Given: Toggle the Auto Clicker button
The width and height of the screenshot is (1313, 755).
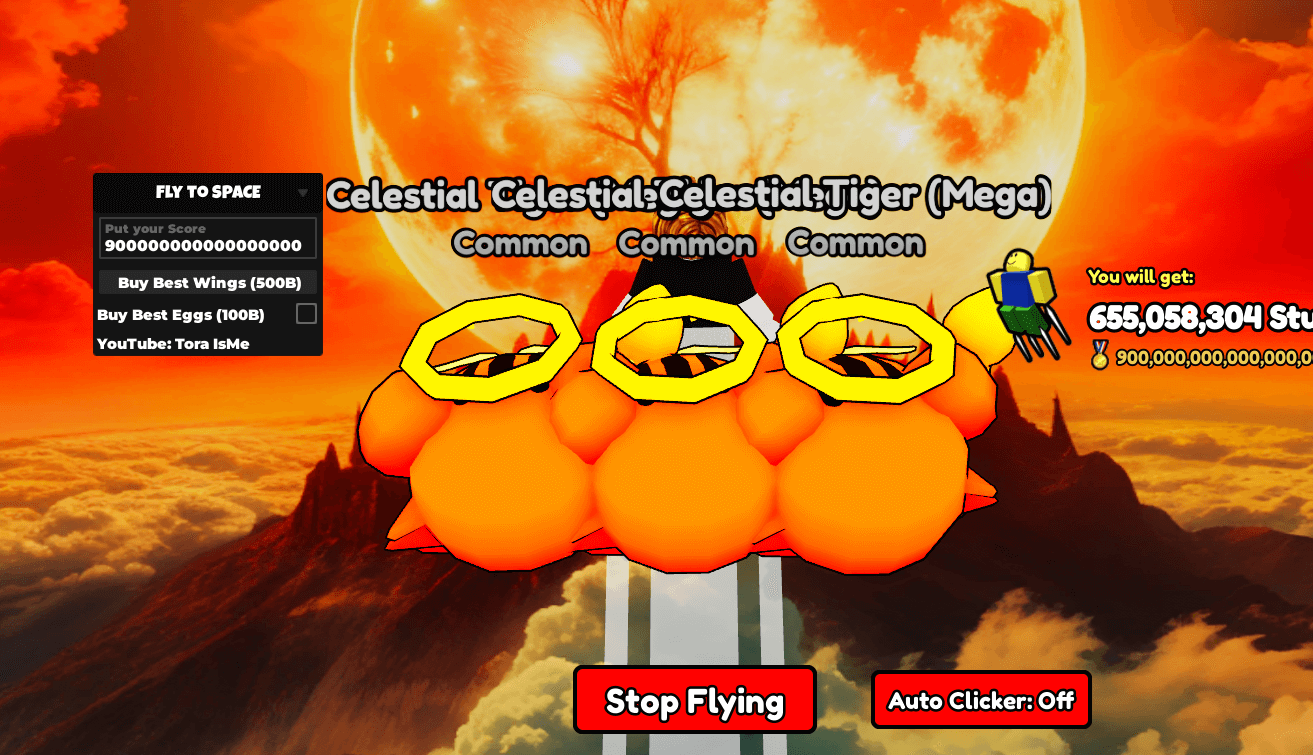Looking at the screenshot, I should (981, 700).
